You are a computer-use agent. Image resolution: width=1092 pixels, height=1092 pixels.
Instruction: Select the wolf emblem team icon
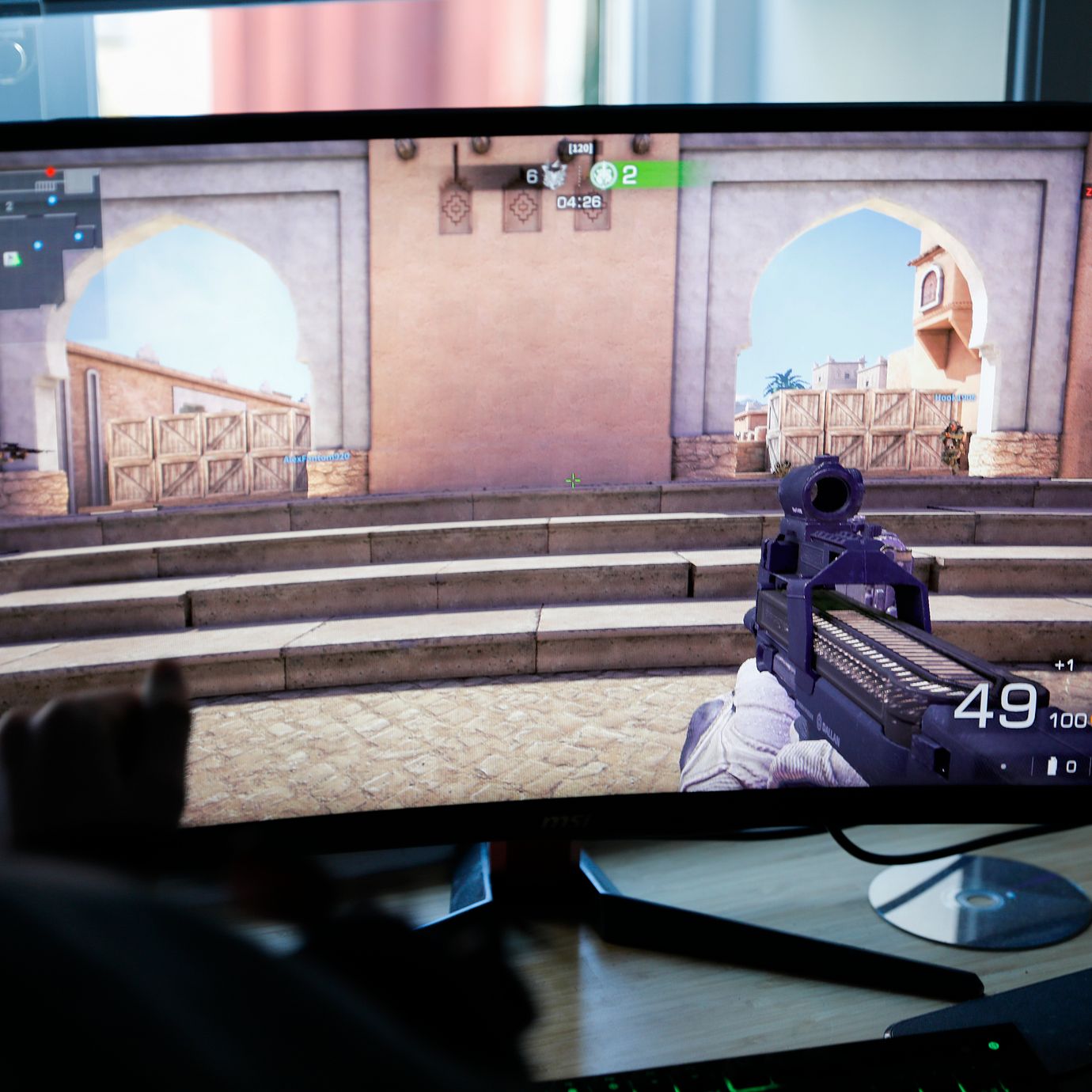(x=554, y=176)
